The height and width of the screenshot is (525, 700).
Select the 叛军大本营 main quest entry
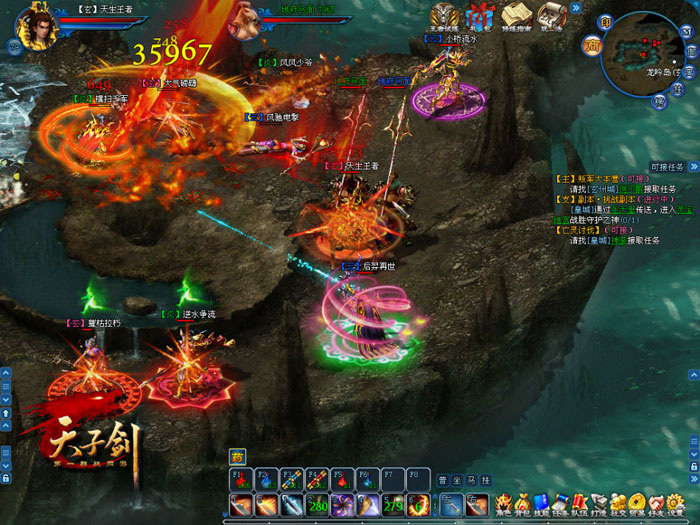597,178
